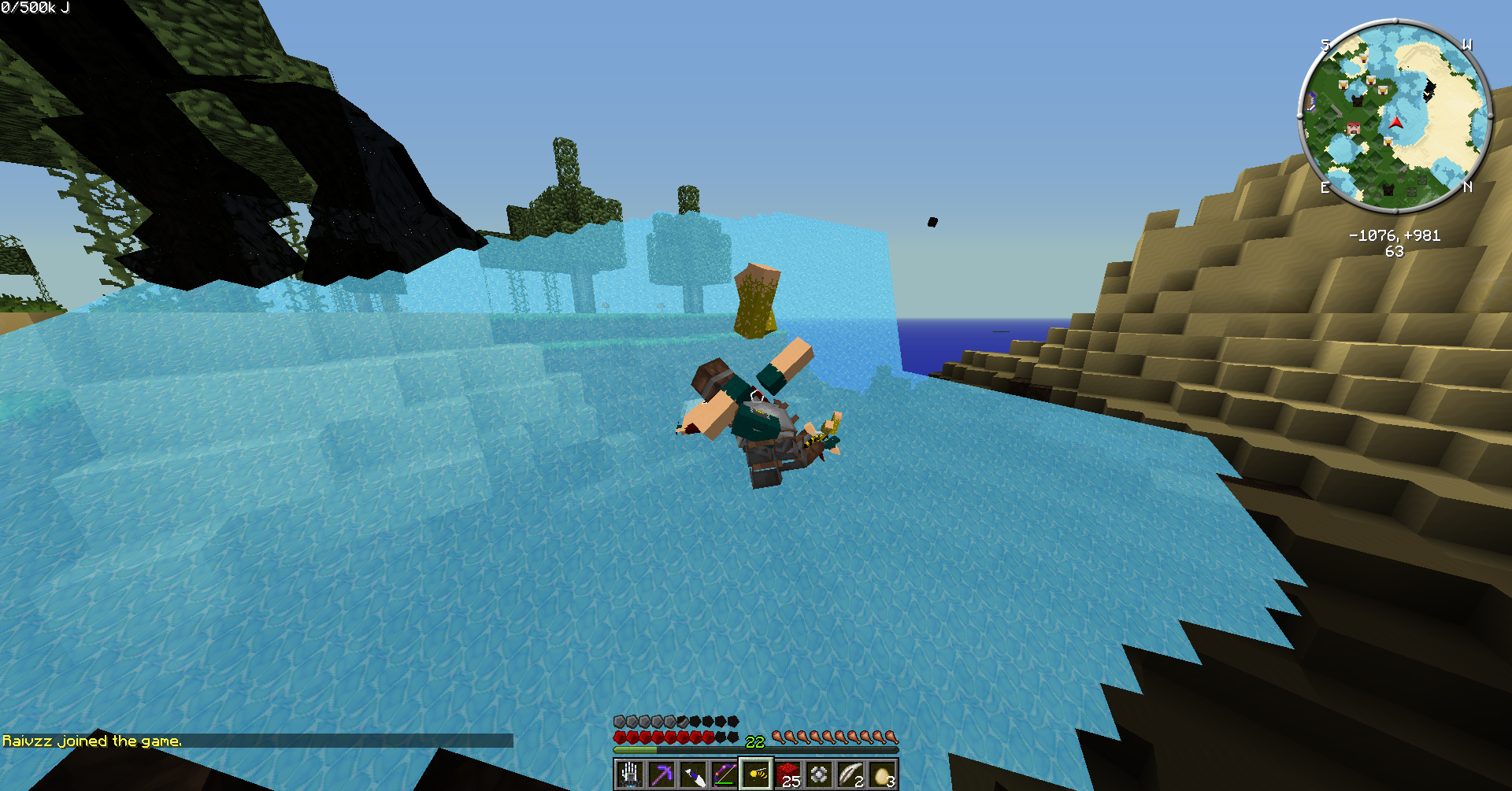This screenshot has width=1512, height=791.
Task: Select the purple pickaxe in the hotbar
Action: pos(661,774)
